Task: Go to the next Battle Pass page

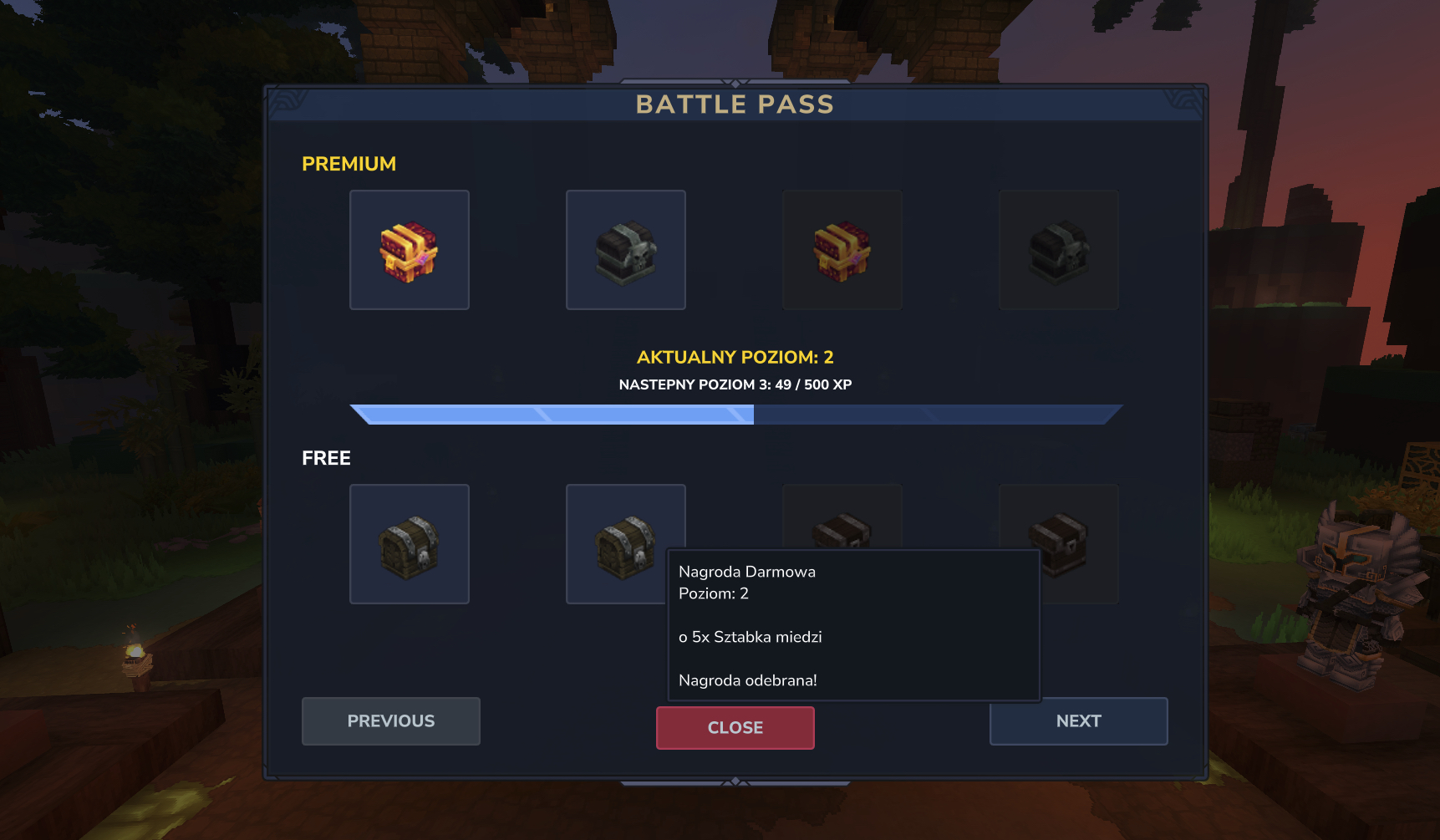Action: coord(1078,720)
